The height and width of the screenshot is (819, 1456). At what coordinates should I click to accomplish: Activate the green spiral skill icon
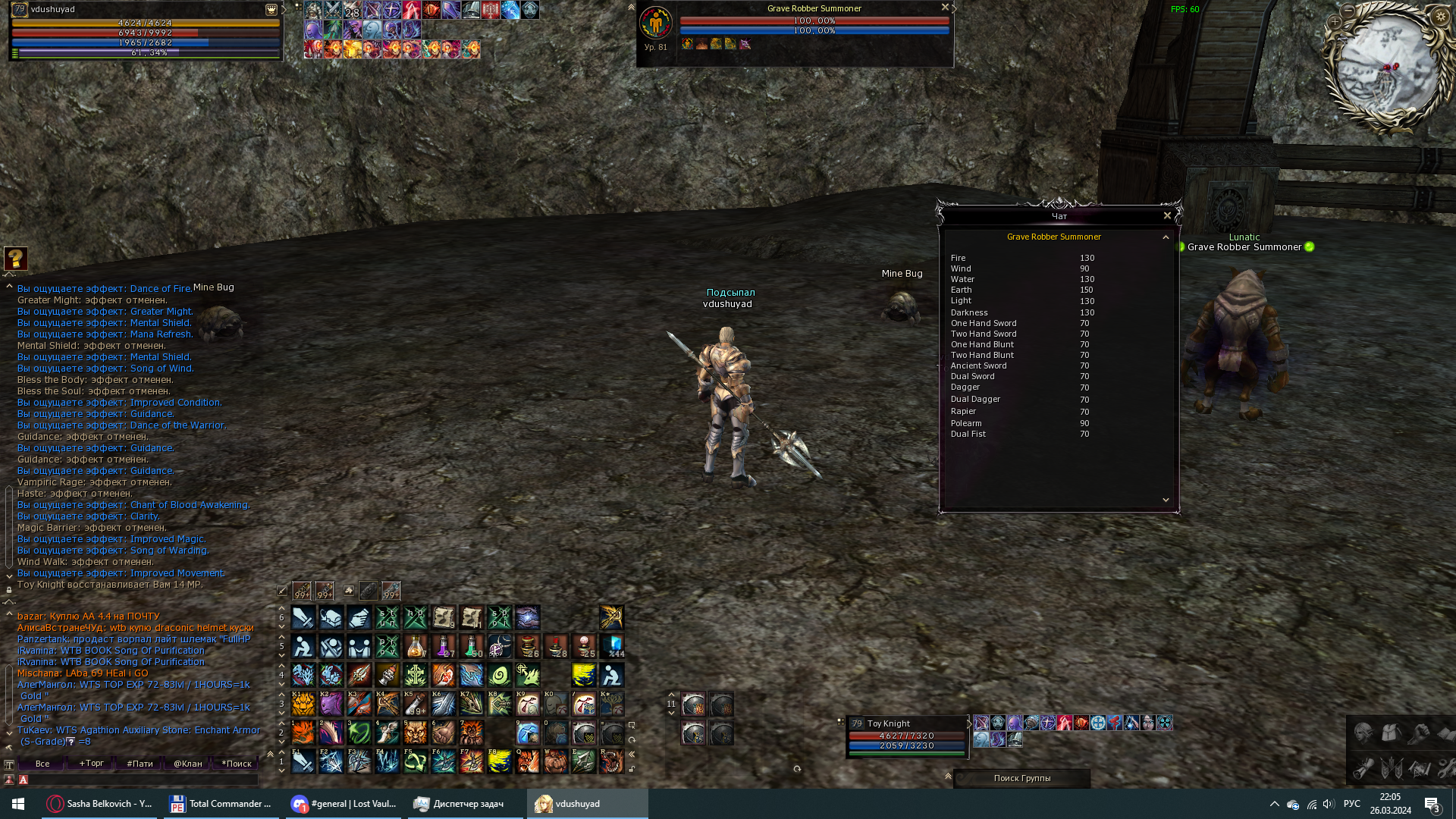coord(500,675)
